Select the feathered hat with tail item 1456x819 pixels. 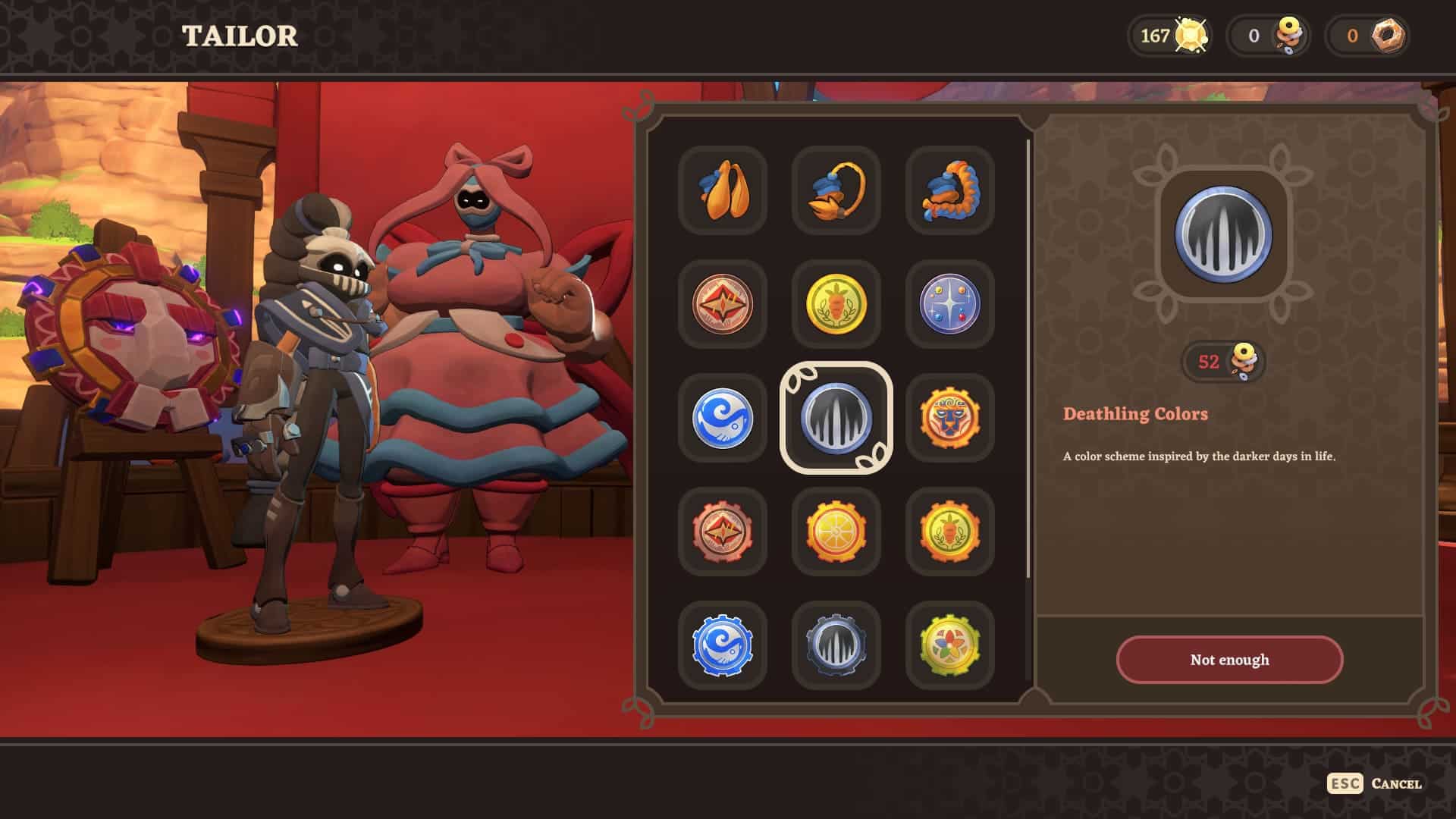(x=836, y=191)
